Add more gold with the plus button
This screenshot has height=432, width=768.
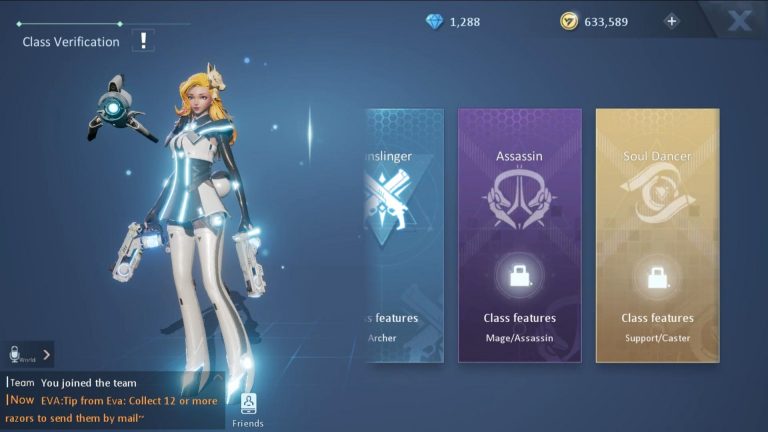click(671, 21)
